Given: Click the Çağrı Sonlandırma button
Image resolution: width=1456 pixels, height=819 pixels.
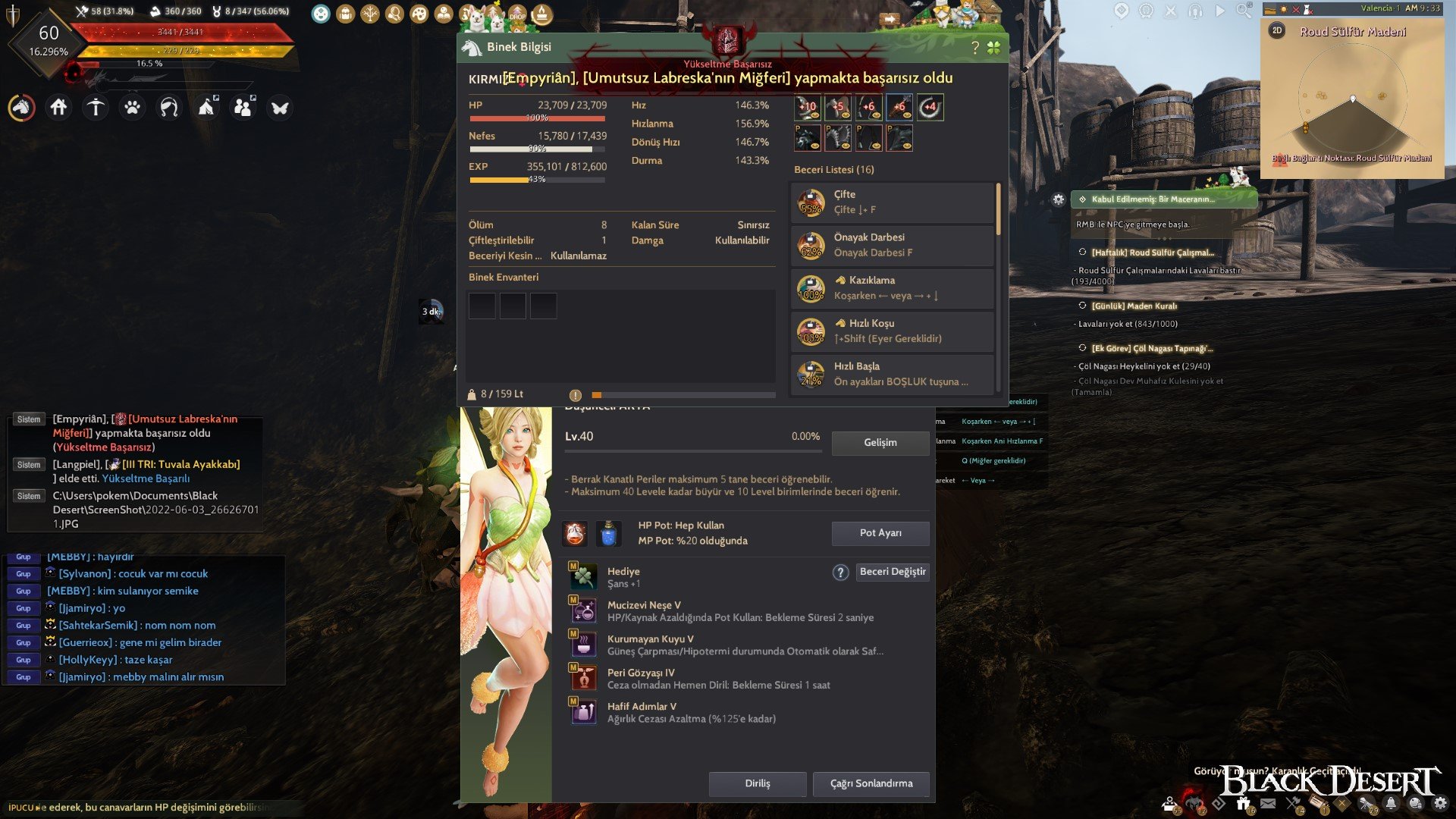Looking at the screenshot, I should [871, 784].
